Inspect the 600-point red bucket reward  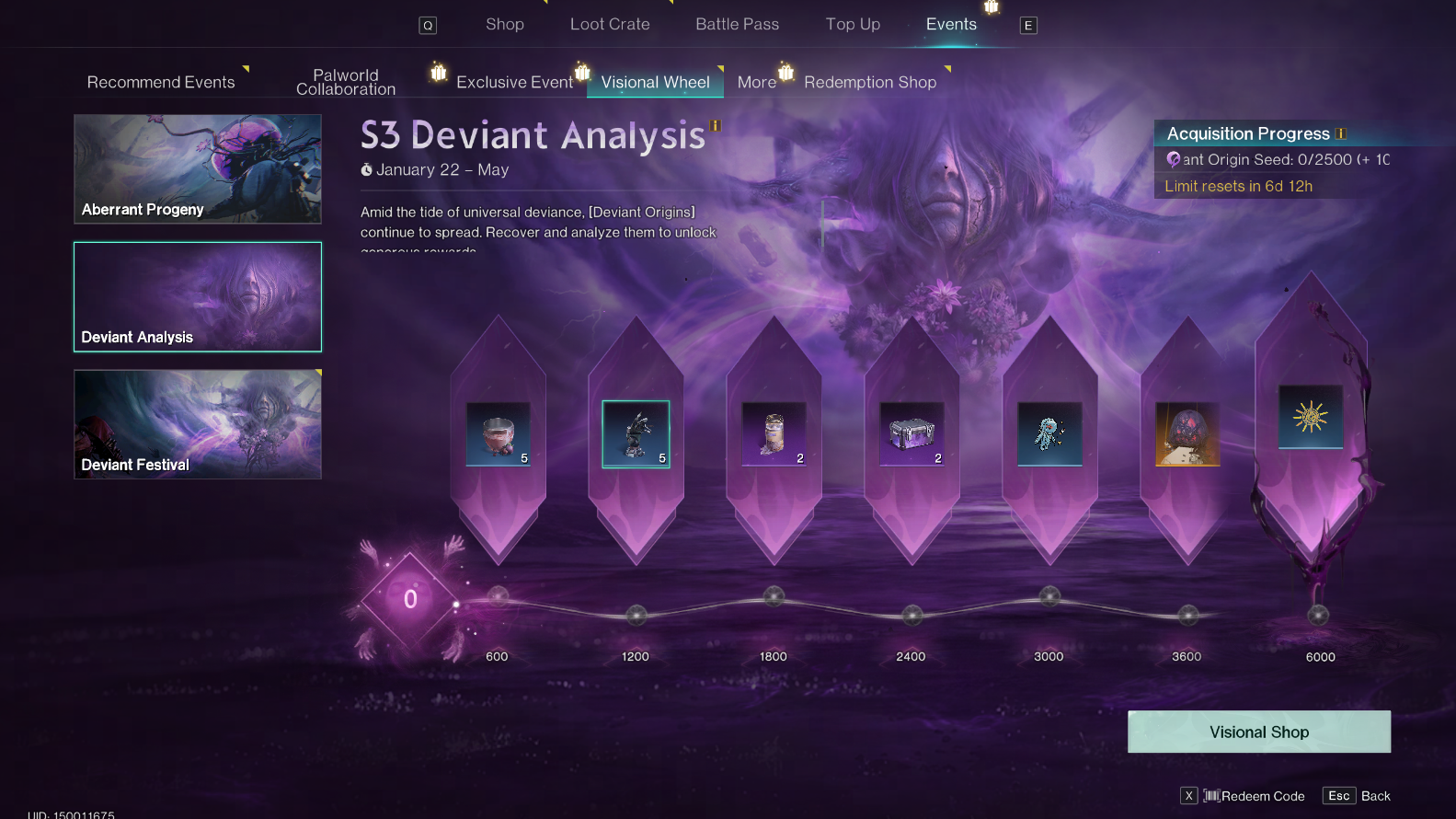498,433
